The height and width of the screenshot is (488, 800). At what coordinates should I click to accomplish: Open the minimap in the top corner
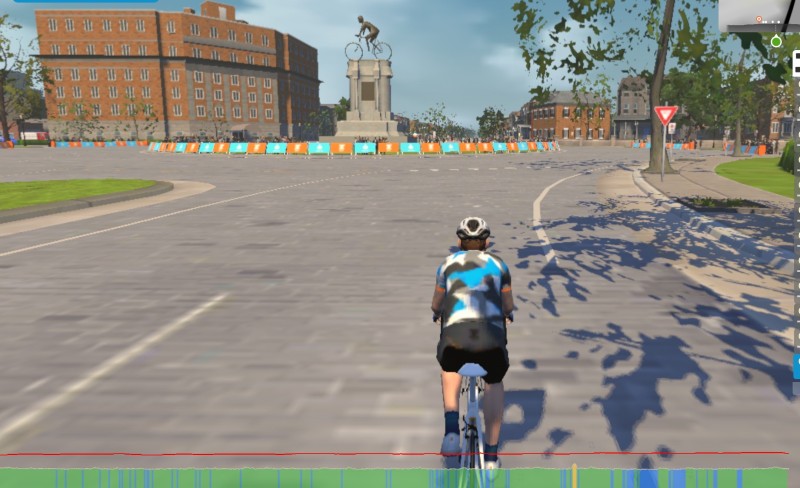point(760,16)
